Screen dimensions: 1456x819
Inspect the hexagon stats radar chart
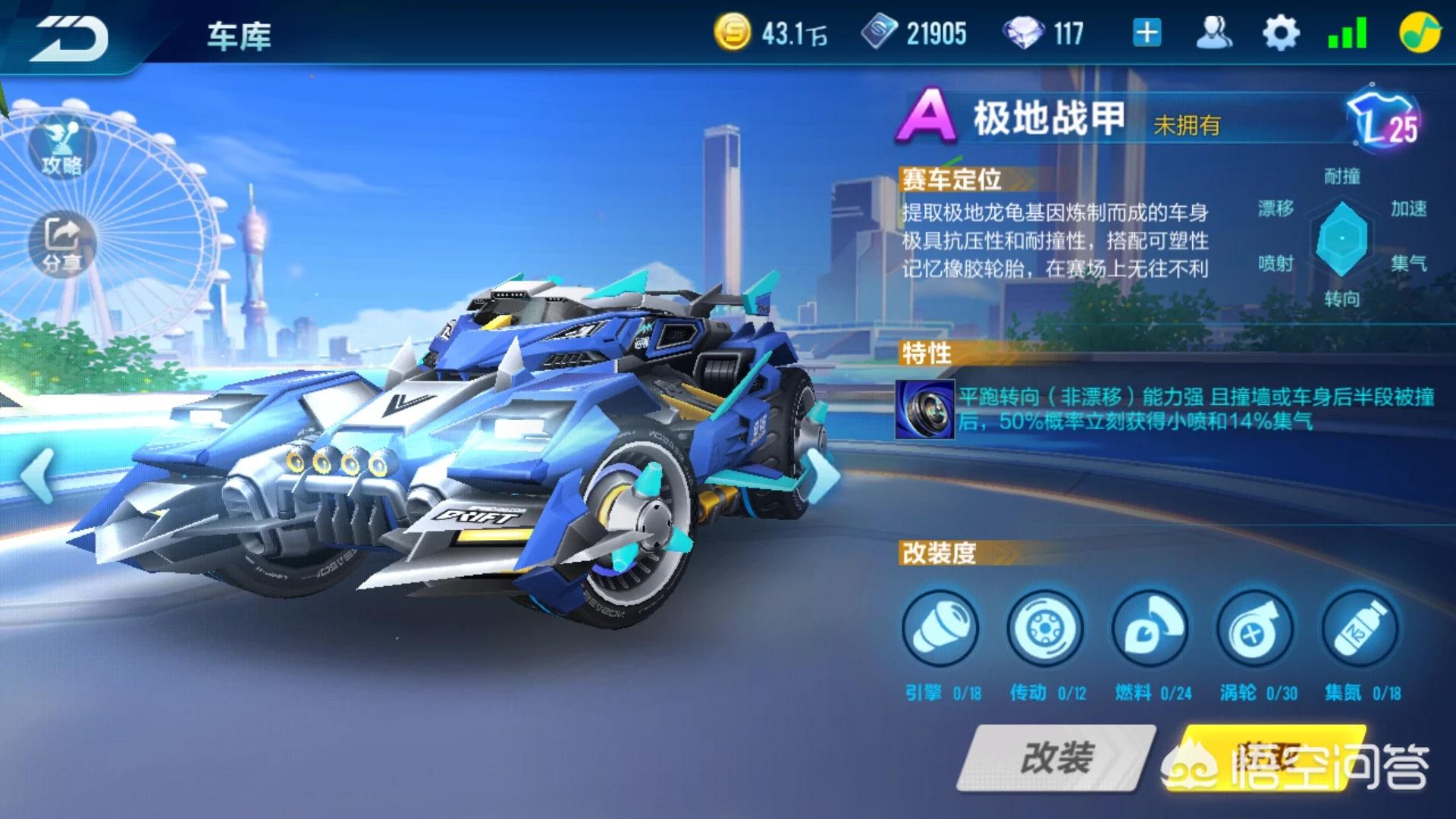coord(1341,238)
